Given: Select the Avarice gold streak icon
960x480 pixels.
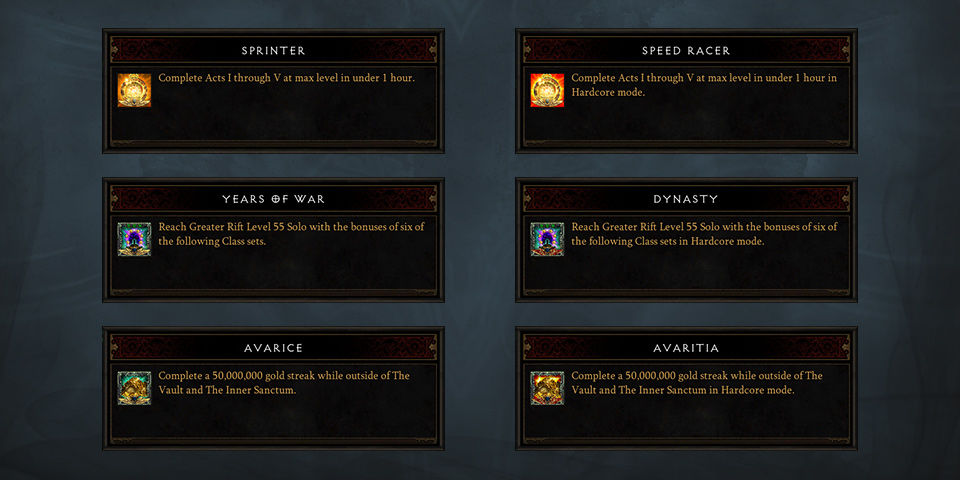Looking at the screenshot, I should (x=134, y=388).
